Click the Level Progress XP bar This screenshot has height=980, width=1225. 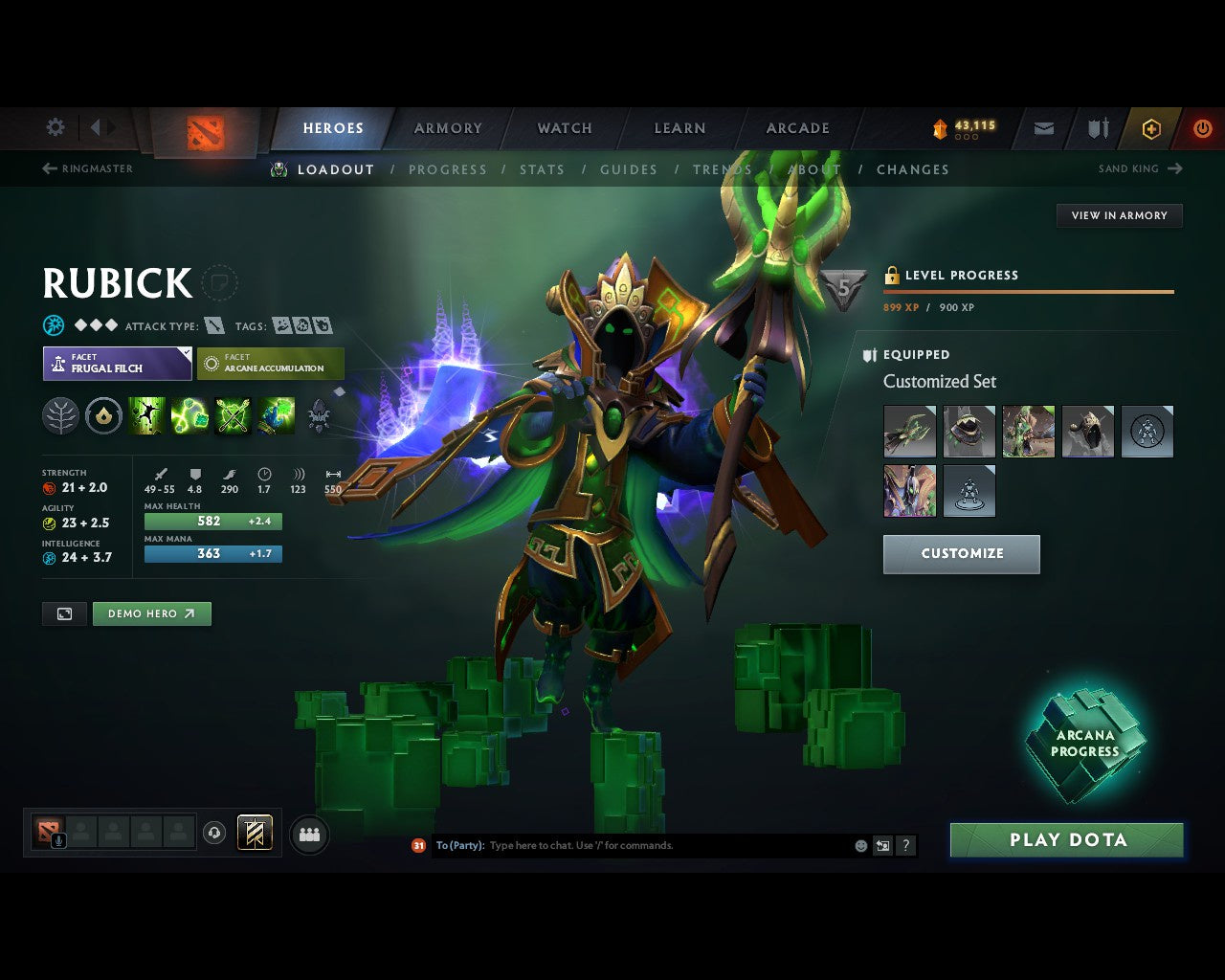click(1028, 292)
